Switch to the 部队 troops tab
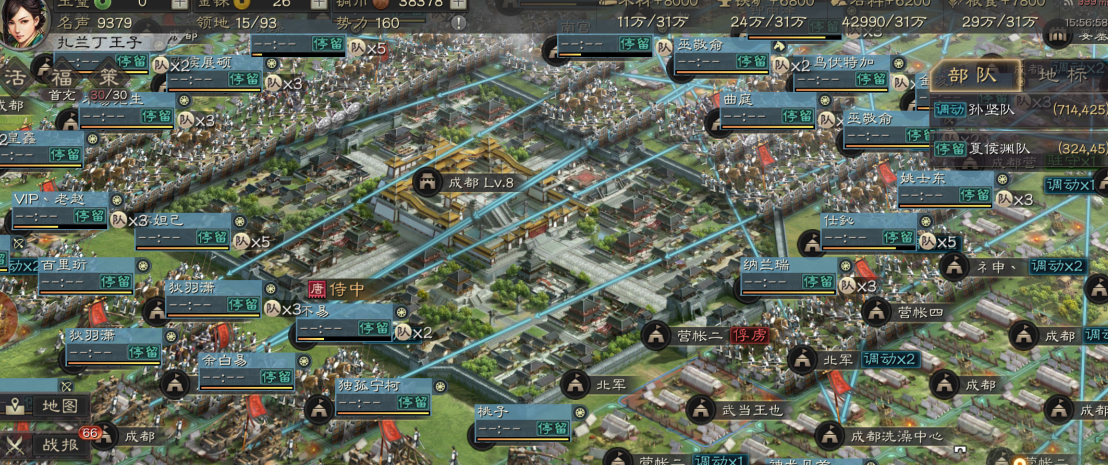The height and width of the screenshot is (465, 1108). click(x=973, y=75)
